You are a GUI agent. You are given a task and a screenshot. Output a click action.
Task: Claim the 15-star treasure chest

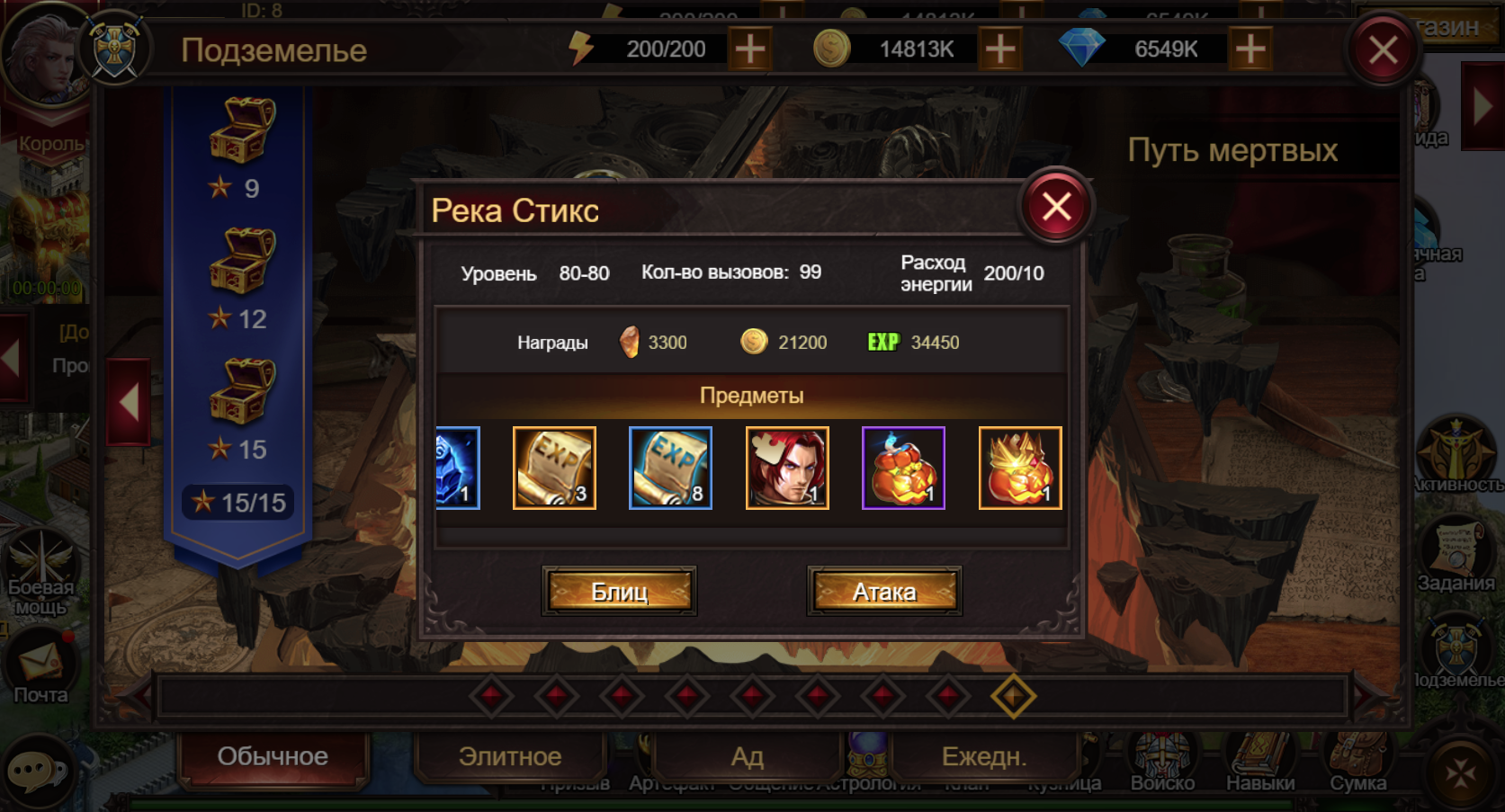[242, 392]
